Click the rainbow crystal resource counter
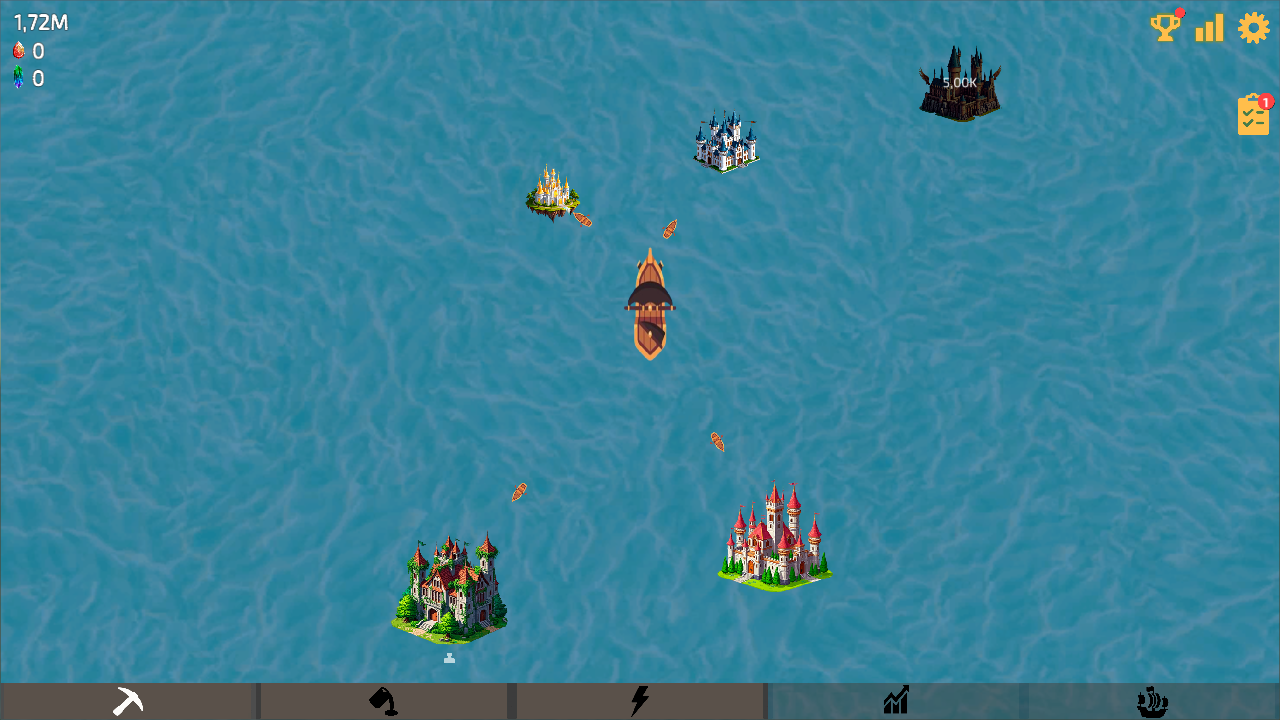1280x720 pixels. point(28,77)
